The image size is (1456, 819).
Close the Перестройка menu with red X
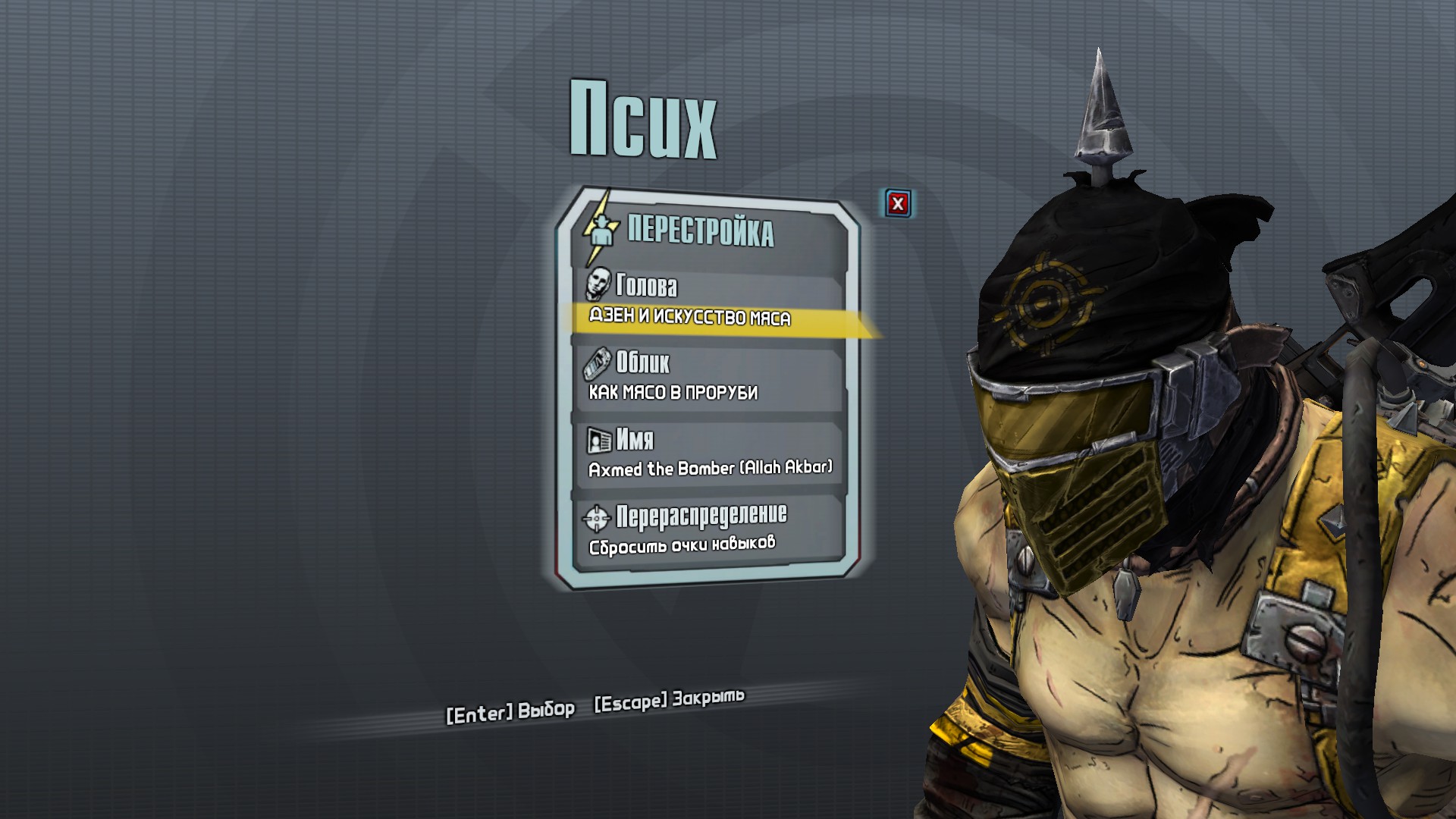click(898, 203)
